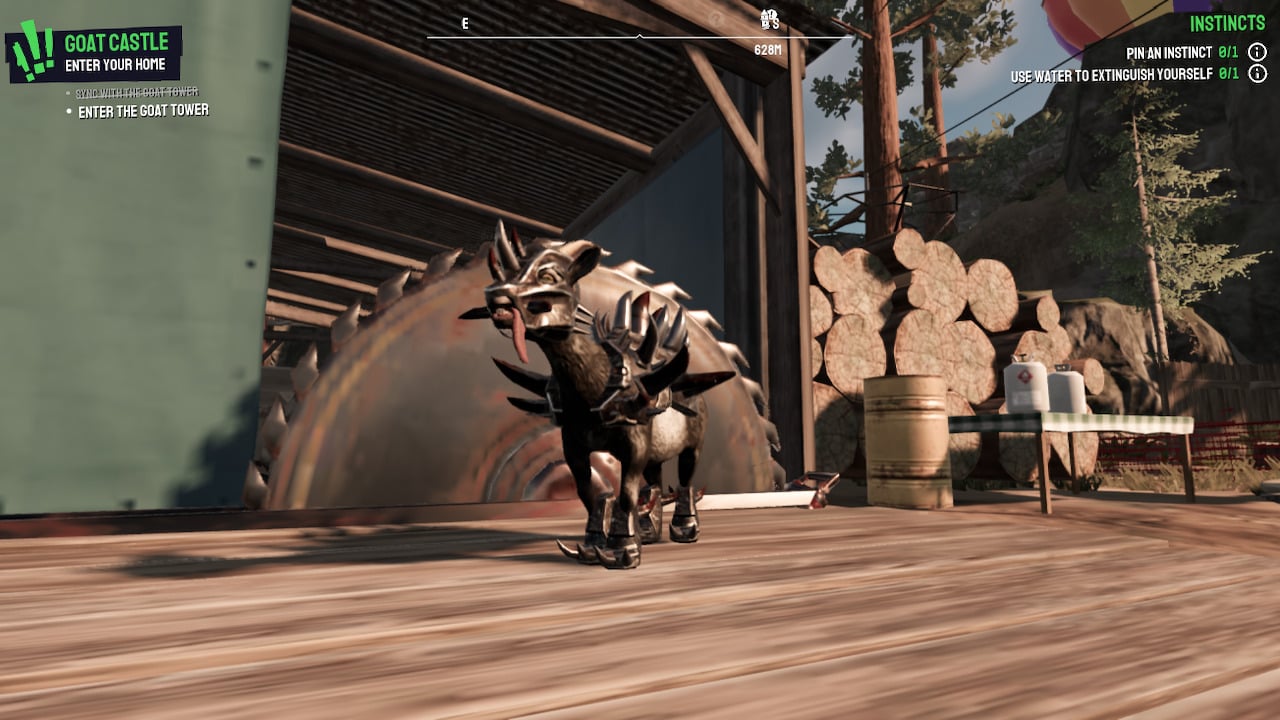Toggle completion of the Pin An Instinct task
1280x720 pixels.
click(1228, 52)
